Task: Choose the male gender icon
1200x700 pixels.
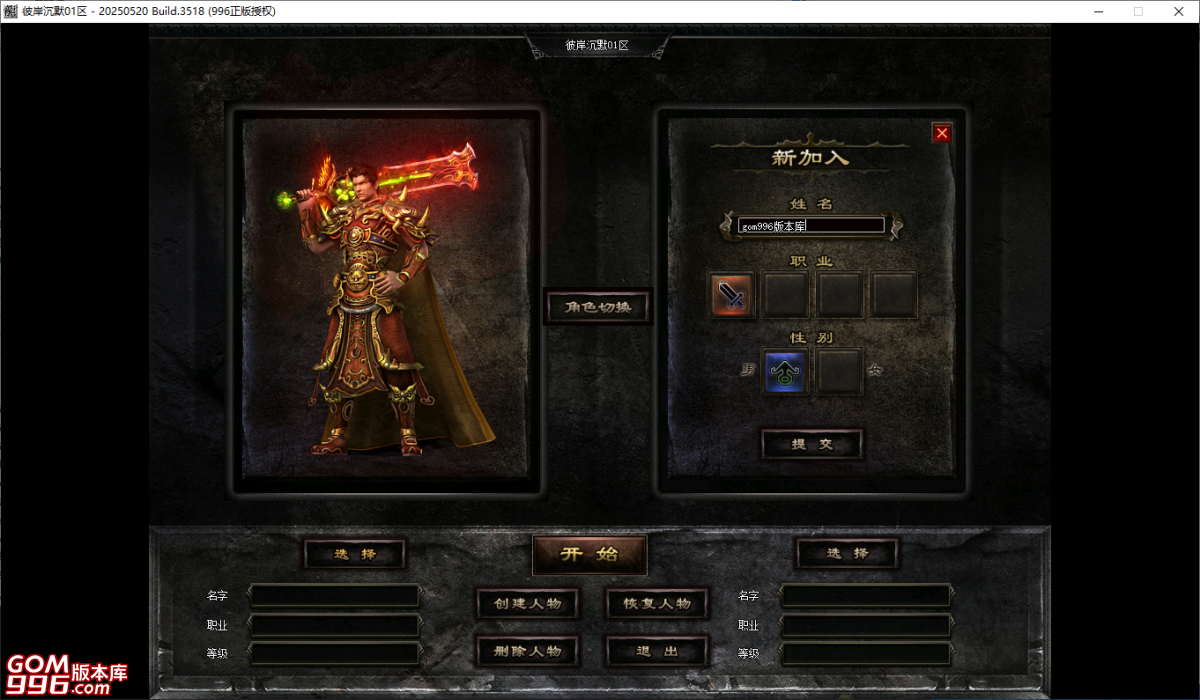Action: click(x=785, y=372)
